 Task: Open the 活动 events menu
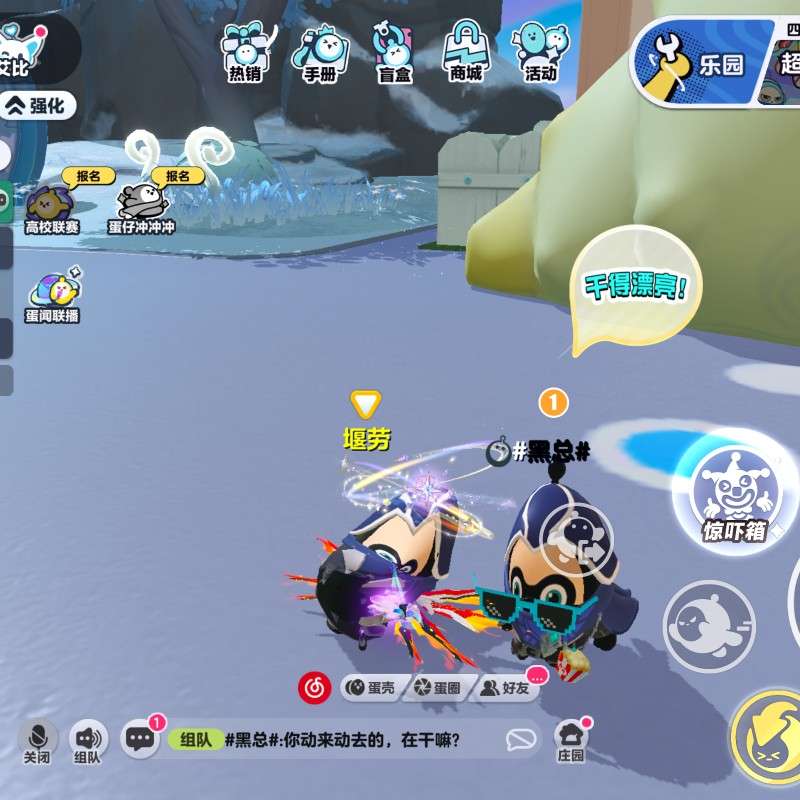[540, 52]
